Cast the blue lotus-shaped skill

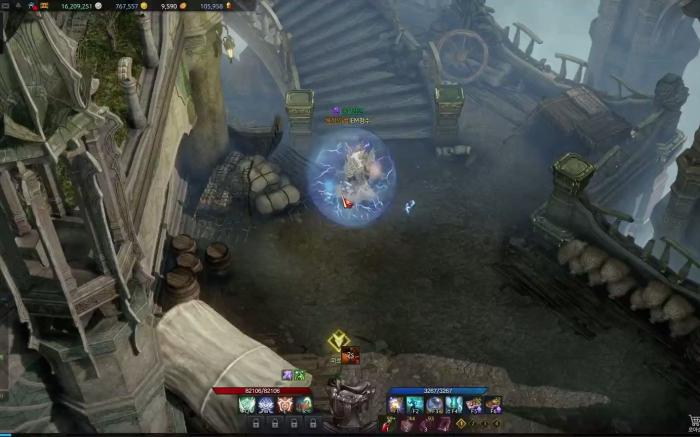point(266,405)
